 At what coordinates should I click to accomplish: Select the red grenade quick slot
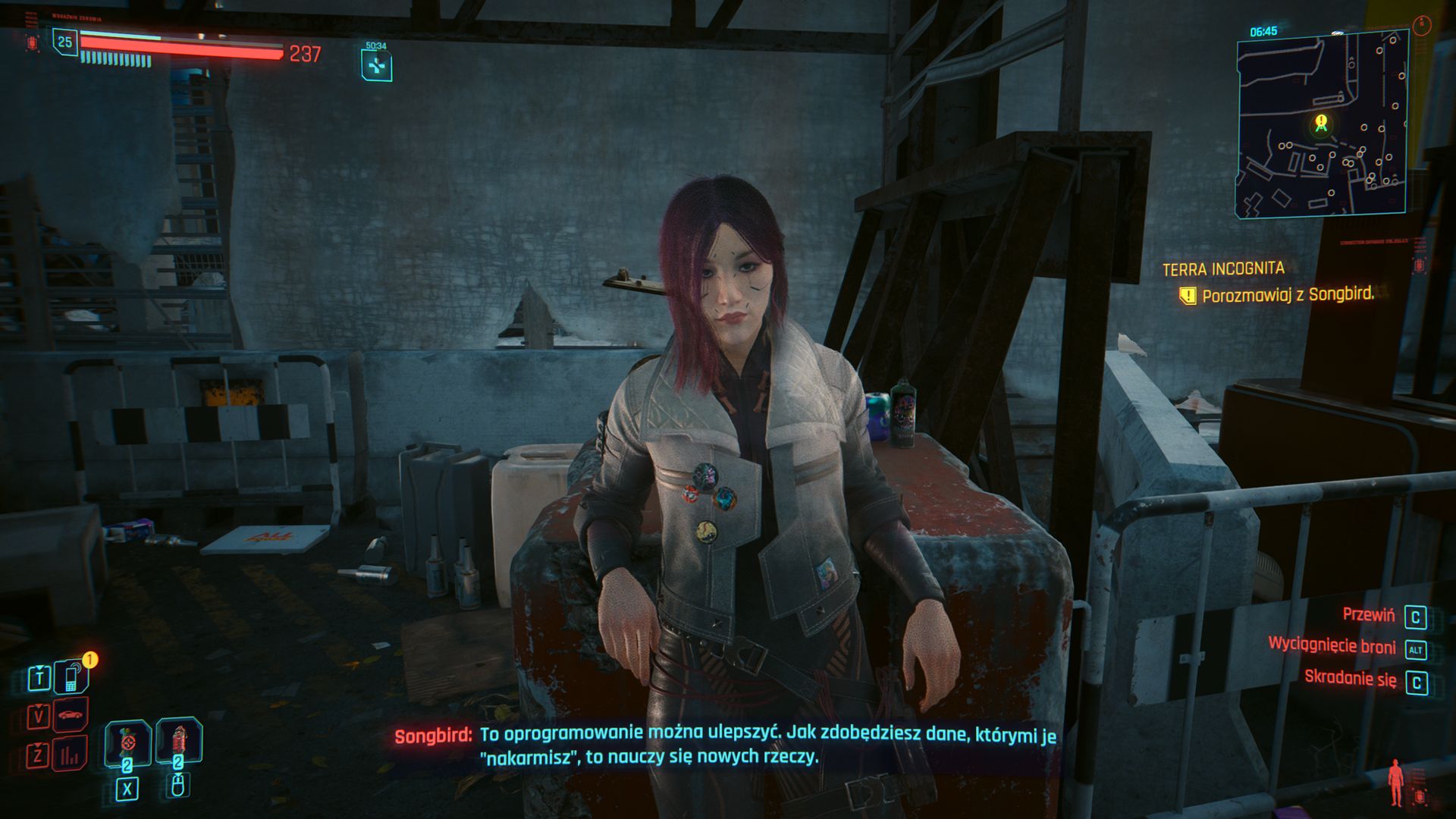[179, 740]
